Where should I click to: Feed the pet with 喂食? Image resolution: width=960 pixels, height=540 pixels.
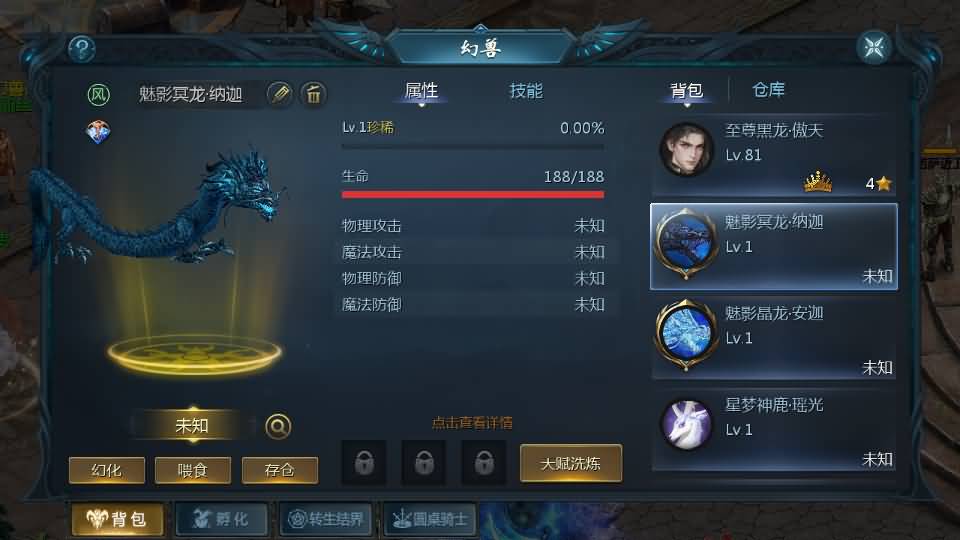click(x=193, y=470)
